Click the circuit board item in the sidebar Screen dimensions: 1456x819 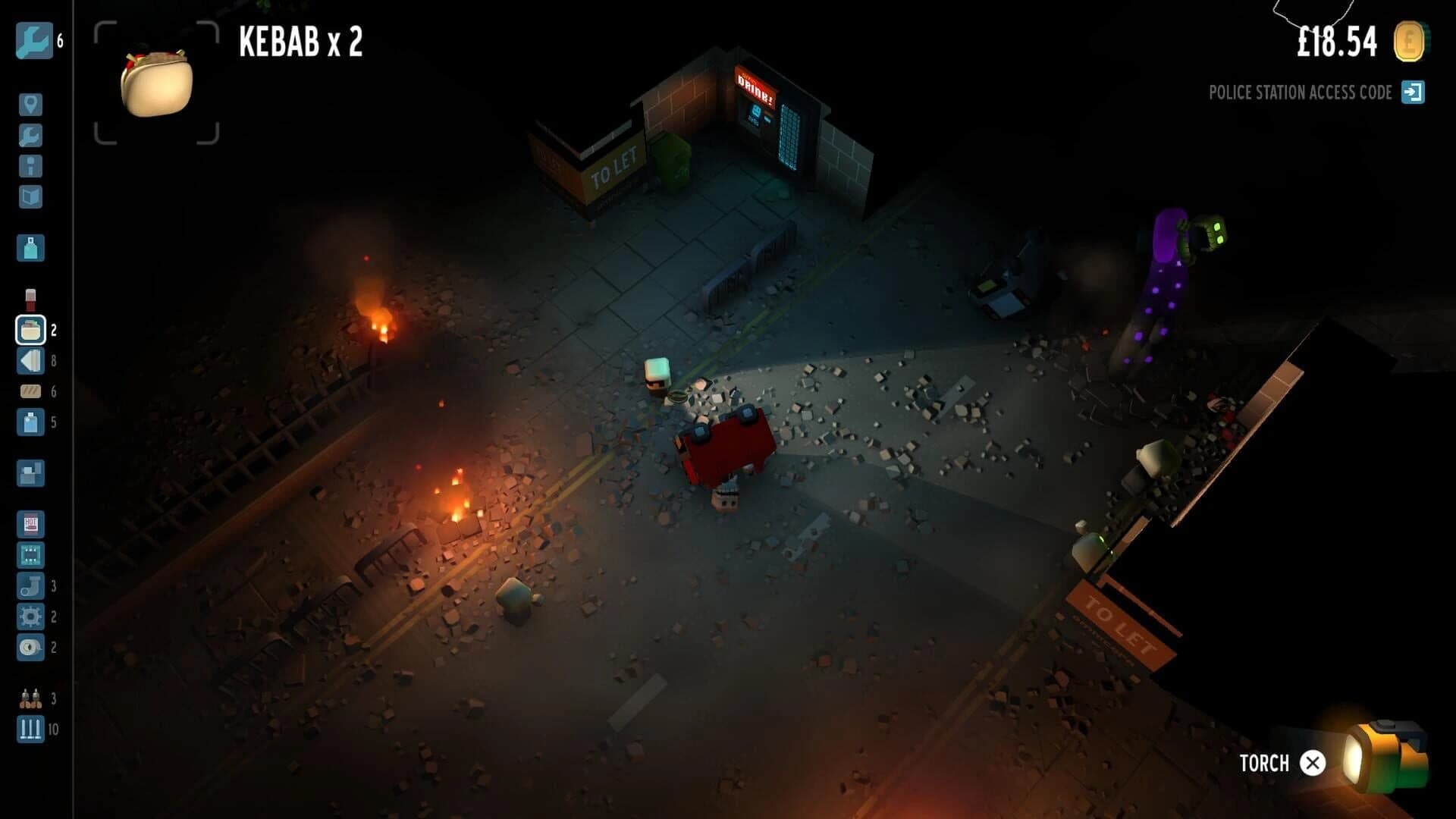pos(30,556)
